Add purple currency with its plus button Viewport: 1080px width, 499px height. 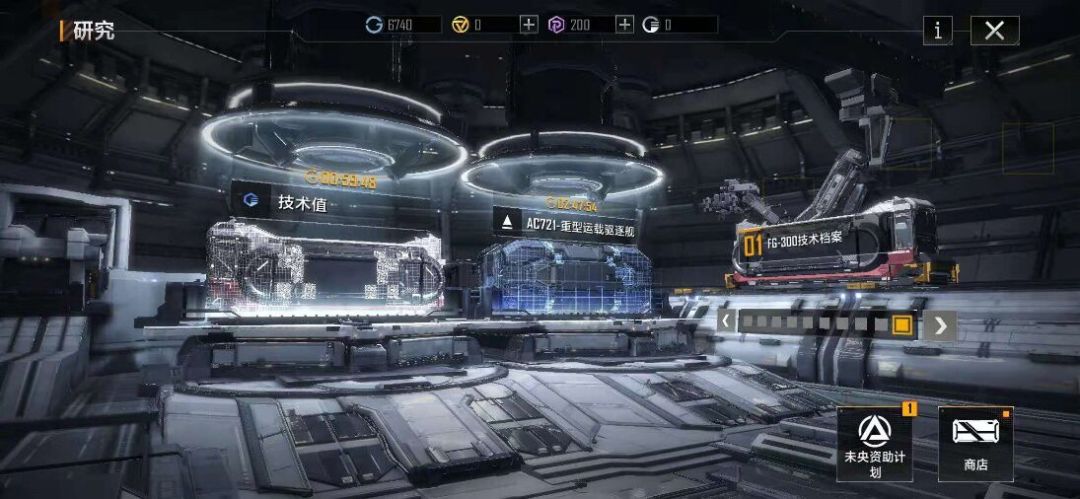point(624,25)
